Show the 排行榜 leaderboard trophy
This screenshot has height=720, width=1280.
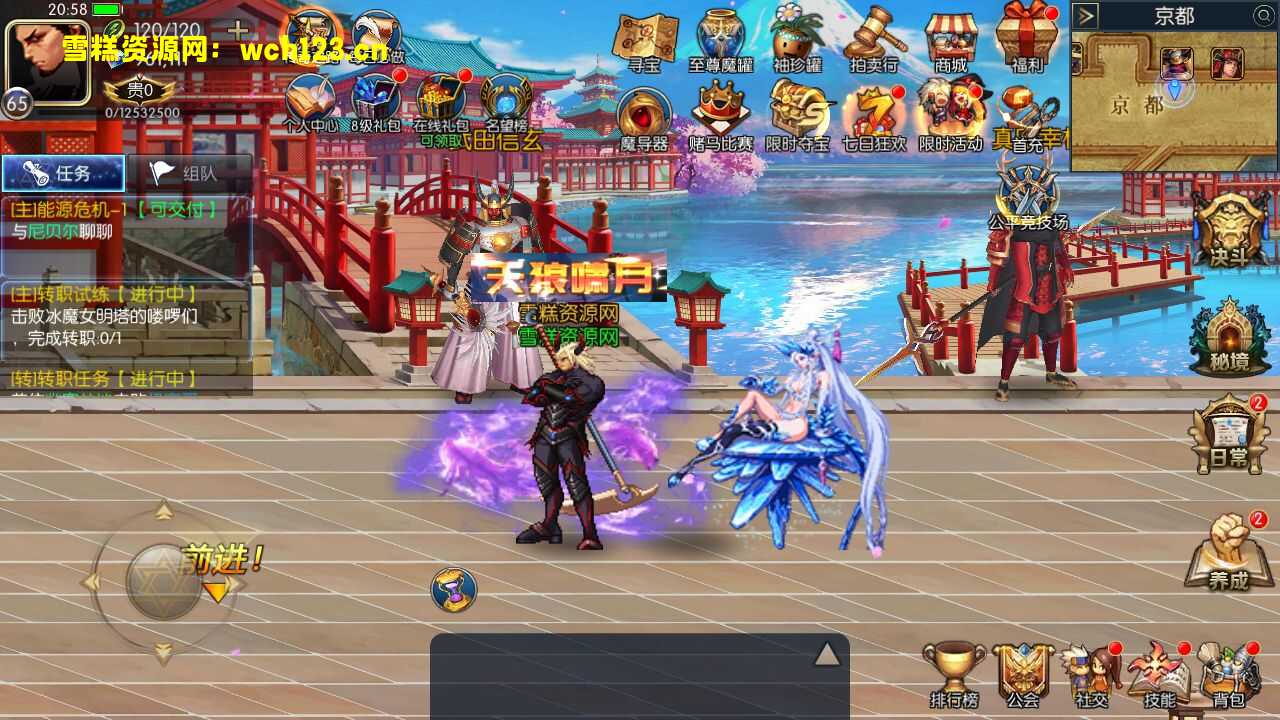click(953, 673)
